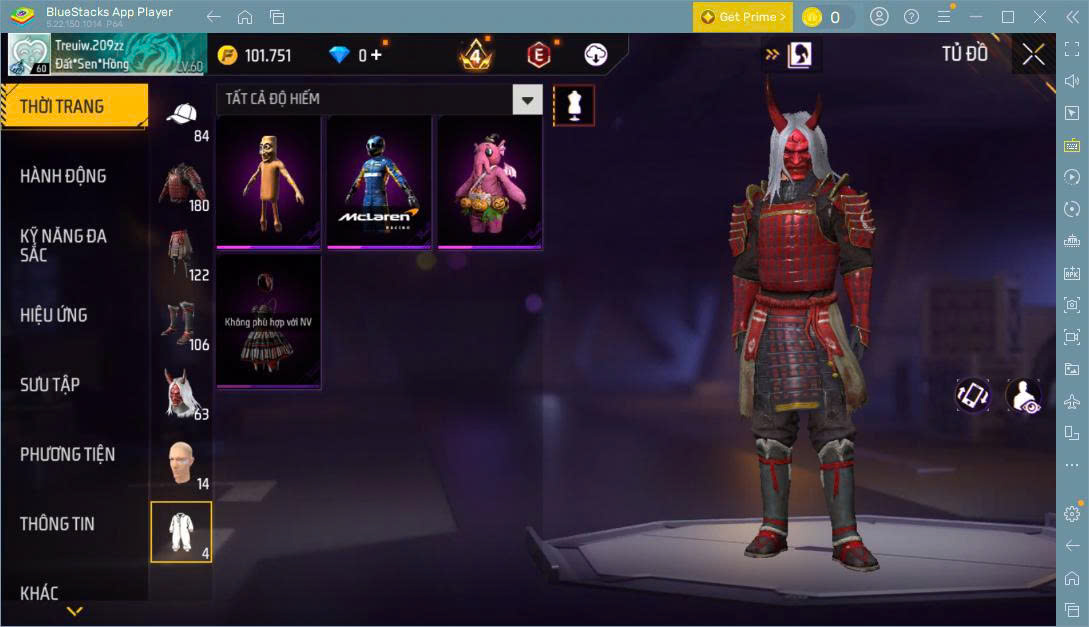Select the McLaren racing suit outfit
Viewport: 1089px width, 627px height.
[x=379, y=181]
